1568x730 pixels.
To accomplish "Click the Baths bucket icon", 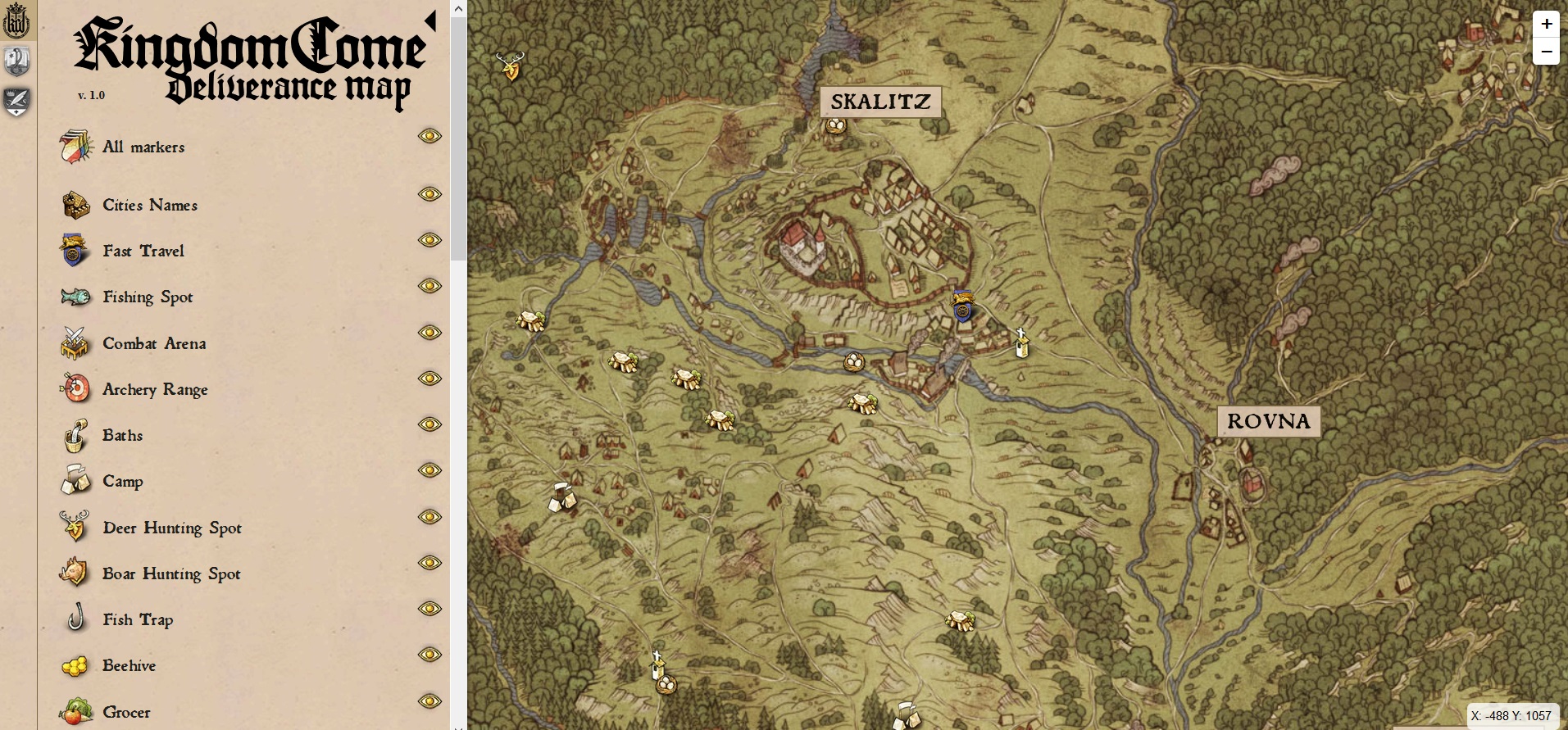I will 75,435.
